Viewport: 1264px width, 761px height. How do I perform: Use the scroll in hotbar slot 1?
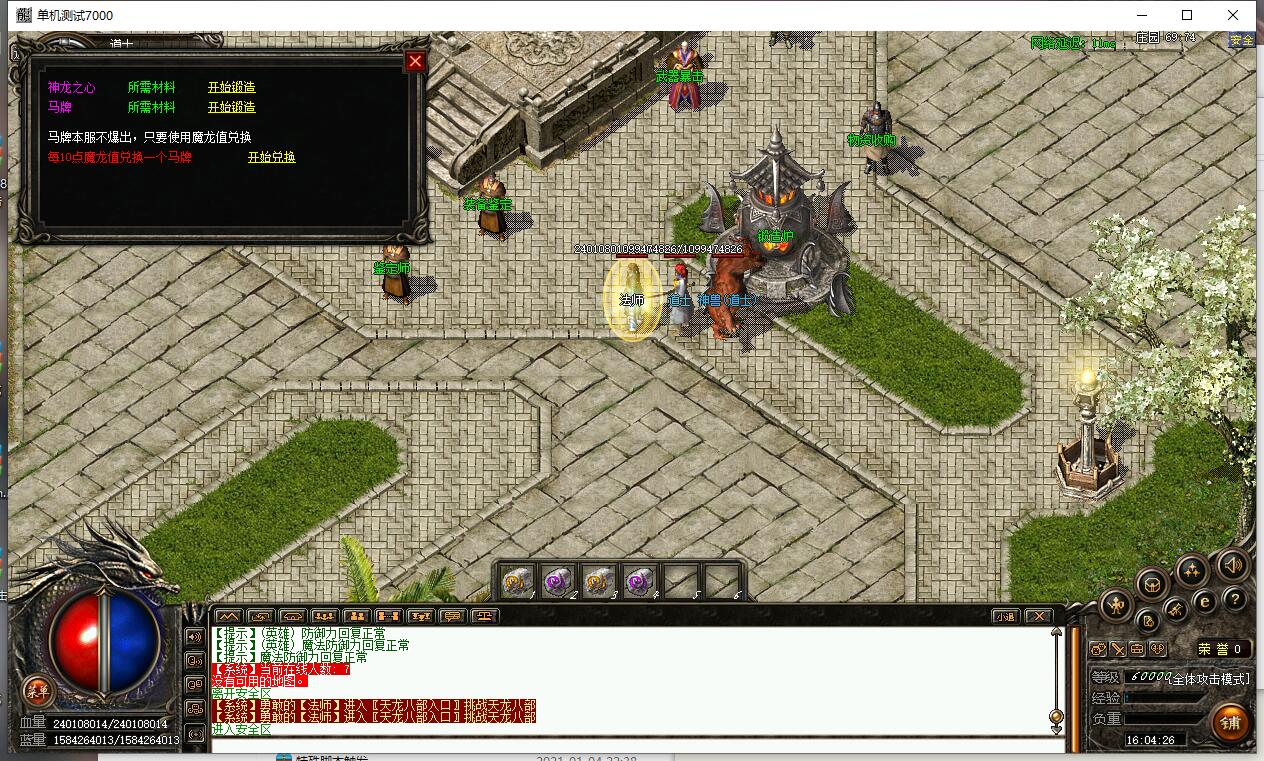pyautogui.click(x=518, y=580)
